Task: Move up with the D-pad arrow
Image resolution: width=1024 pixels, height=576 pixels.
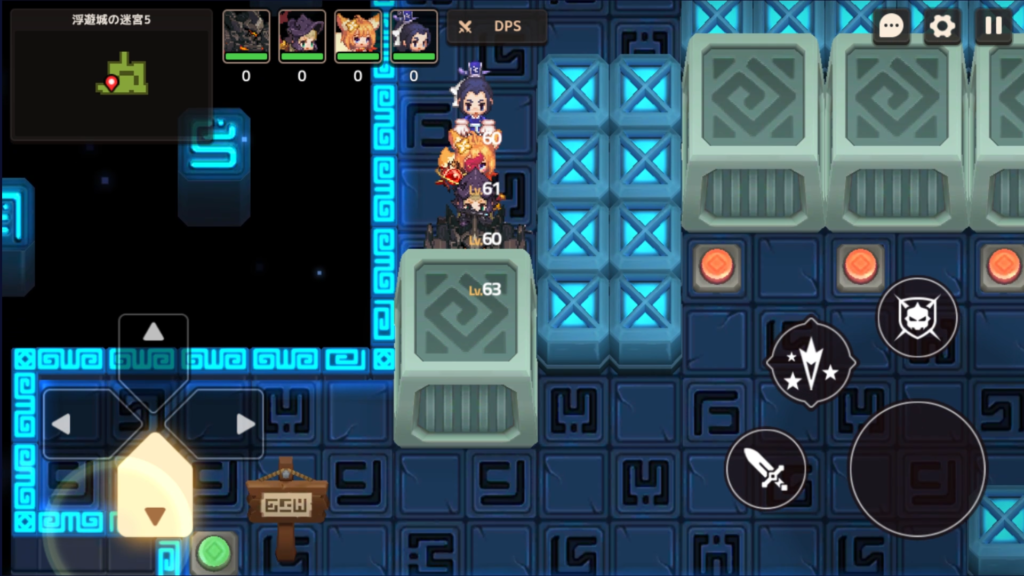Action: [153, 334]
